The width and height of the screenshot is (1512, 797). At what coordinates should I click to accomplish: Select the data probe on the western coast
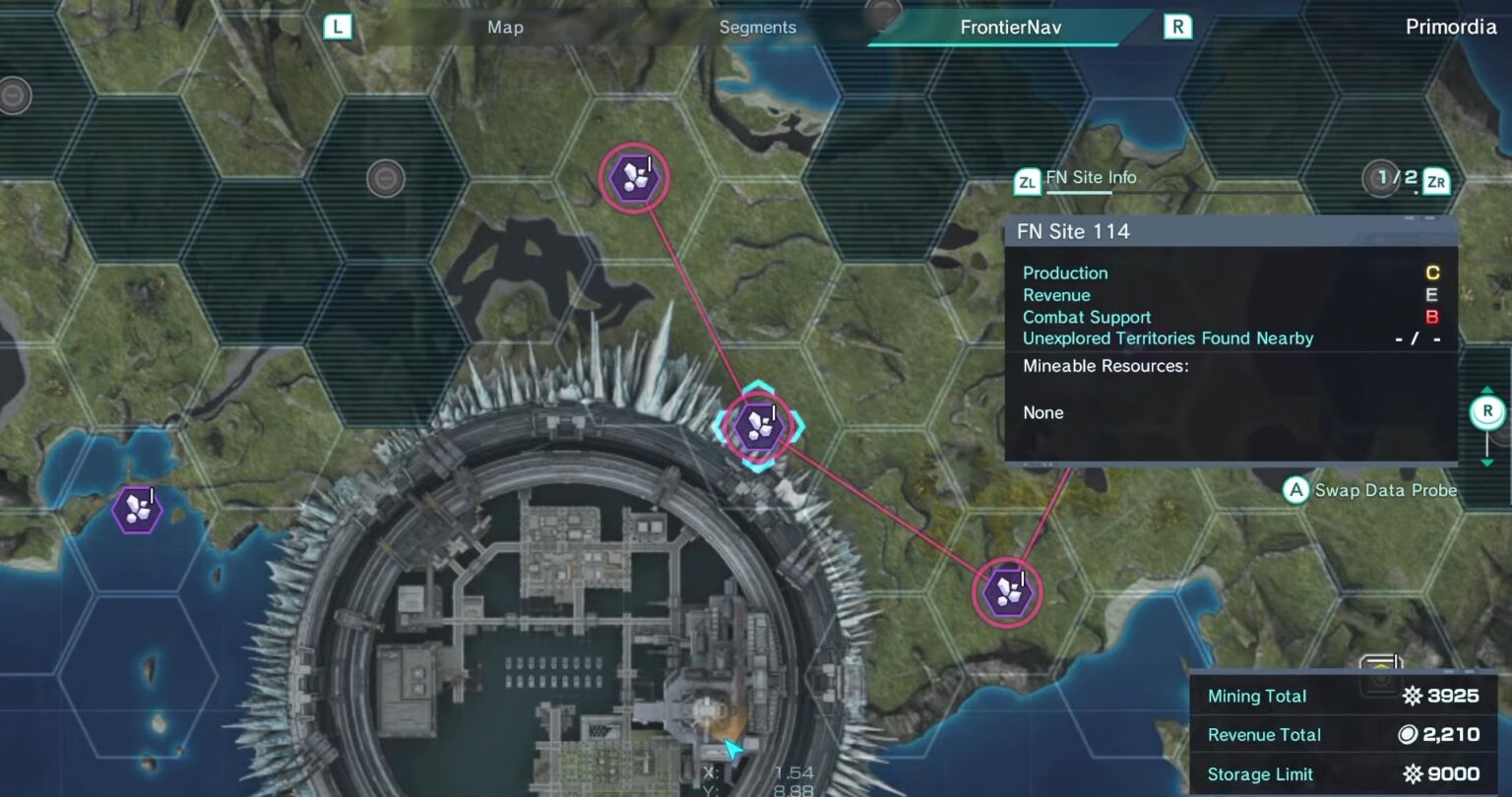pos(136,509)
